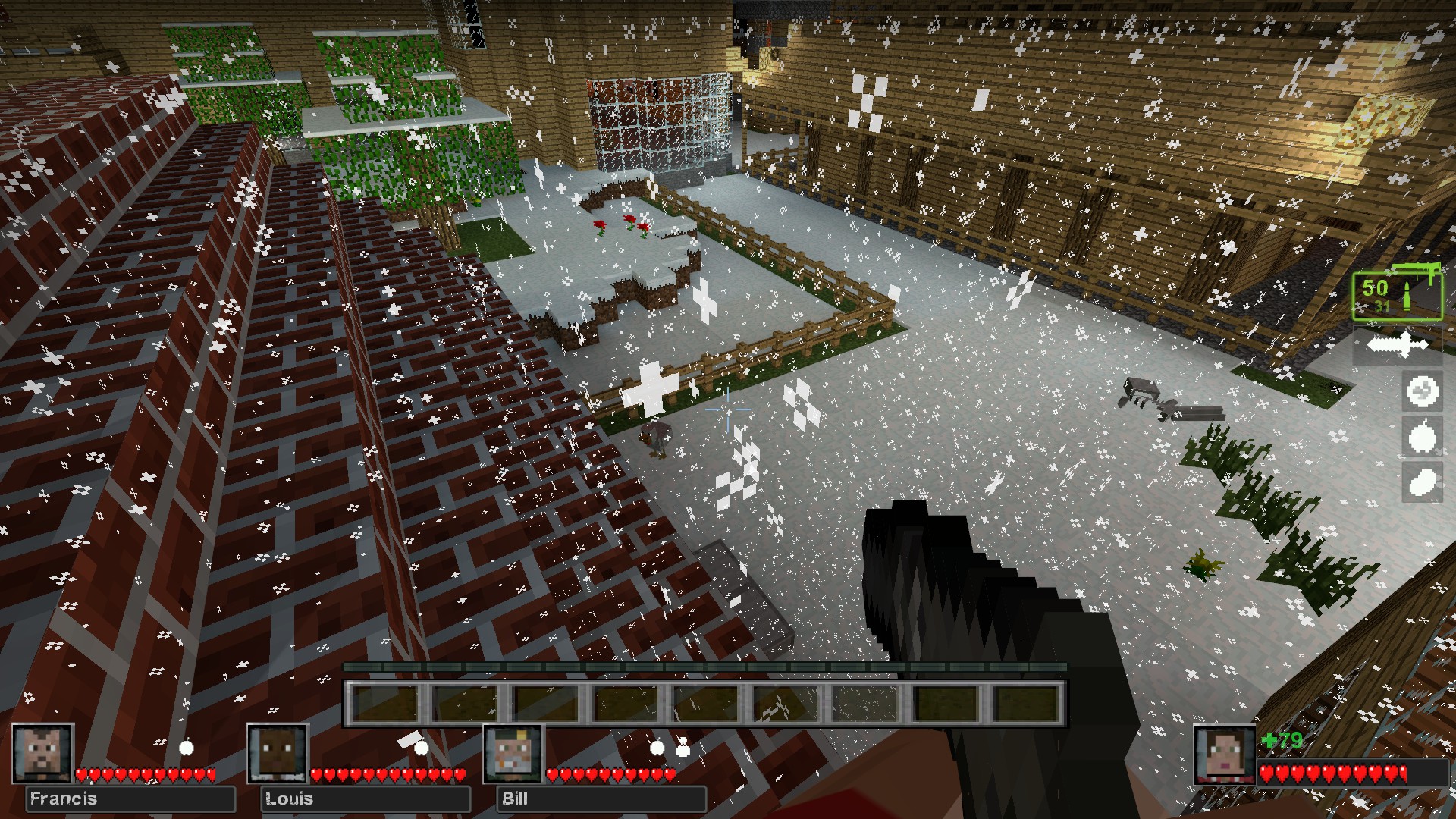Image resolution: width=1456 pixels, height=819 pixels.
Task: Switch to the sword melee weapon slot
Action: [x=1397, y=345]
